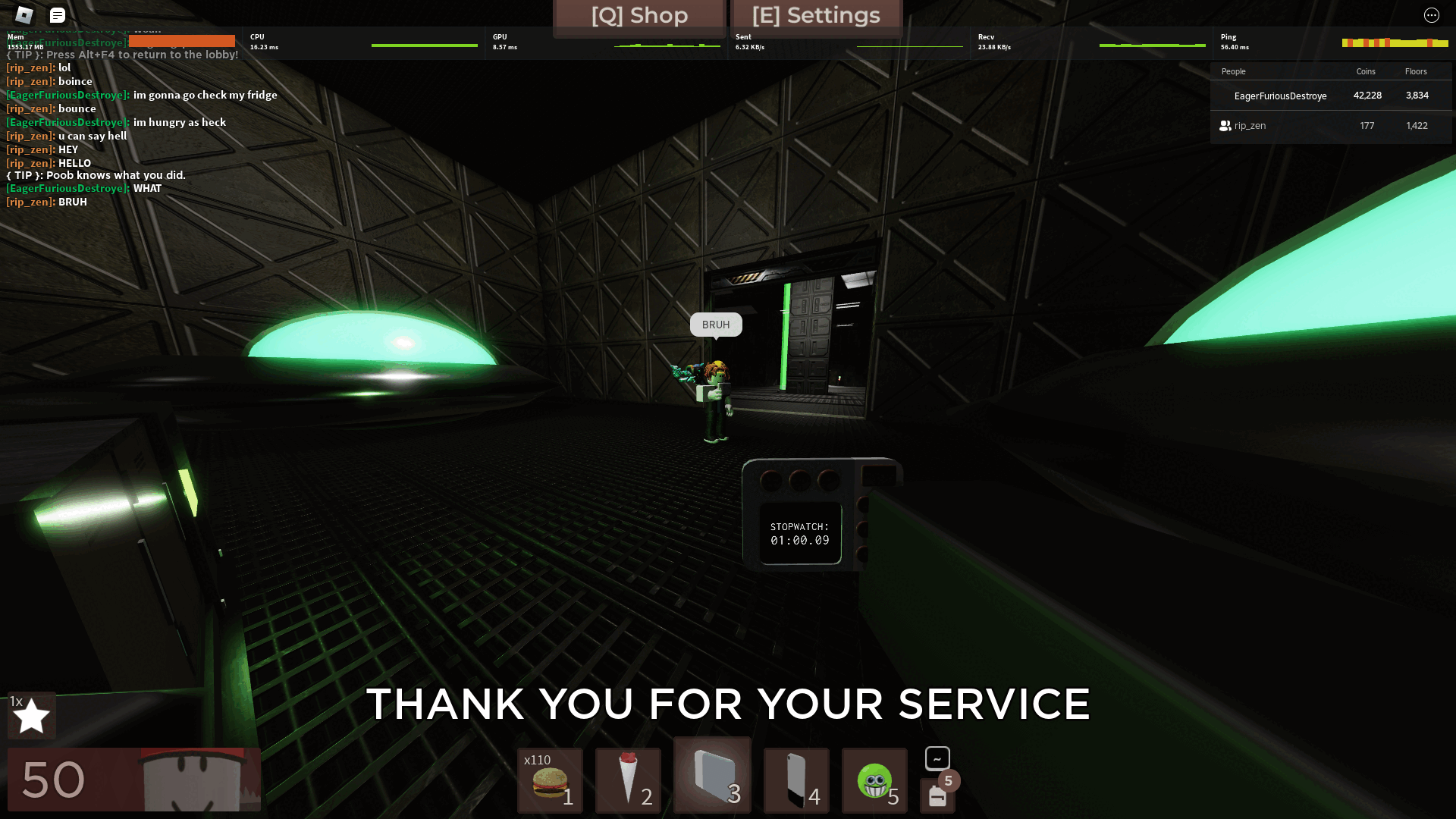Click EagerFuriousDestroye in the leaderboard
Image resolution: width=1456 pixels, height=819 pixels.
[1280, 96]
